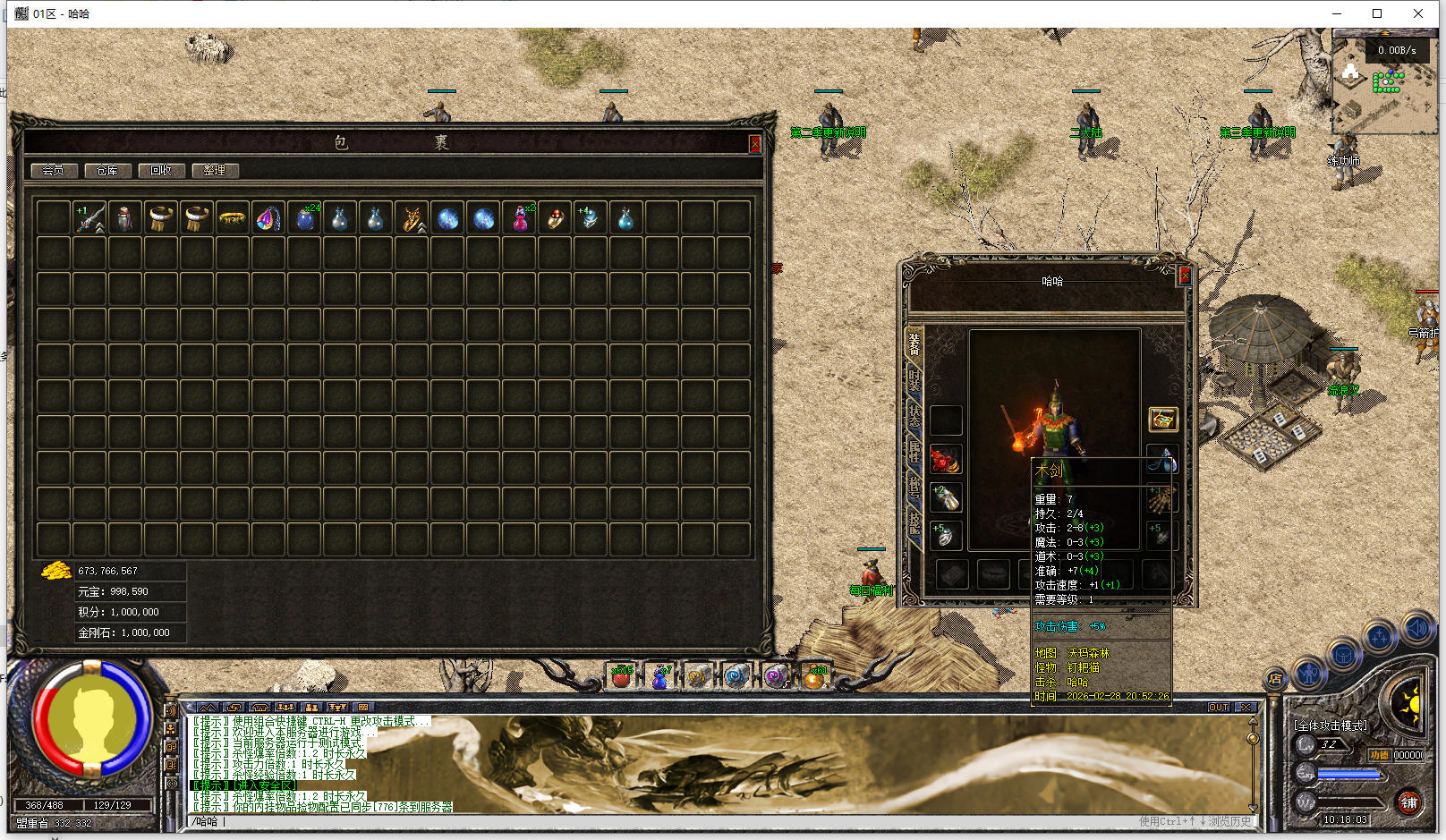Select the +1 sword in the bag
1446x840 pixels.
[x=89, y=218]
